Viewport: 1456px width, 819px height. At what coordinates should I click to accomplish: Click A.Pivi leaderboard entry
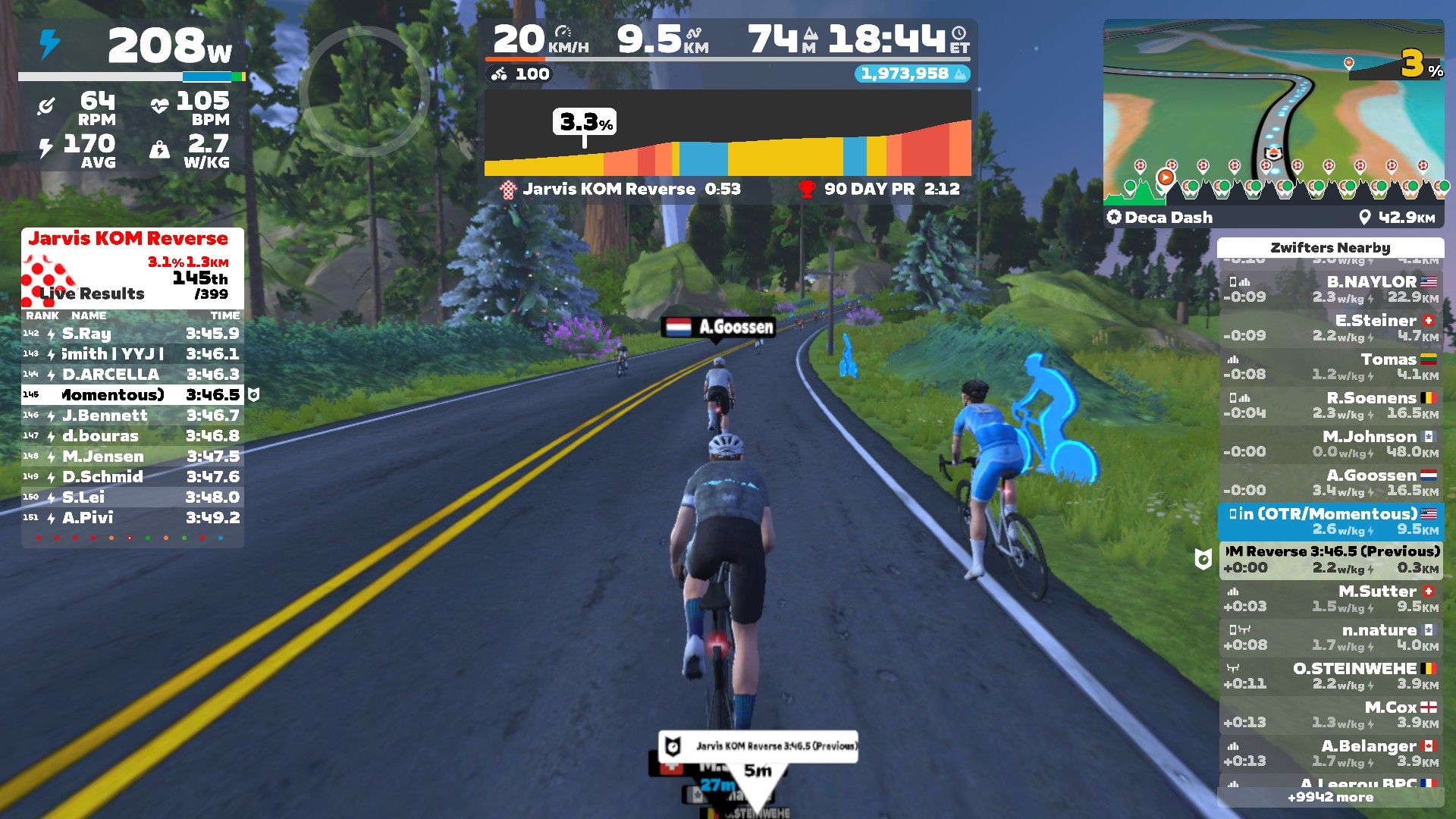click(132, 518)
